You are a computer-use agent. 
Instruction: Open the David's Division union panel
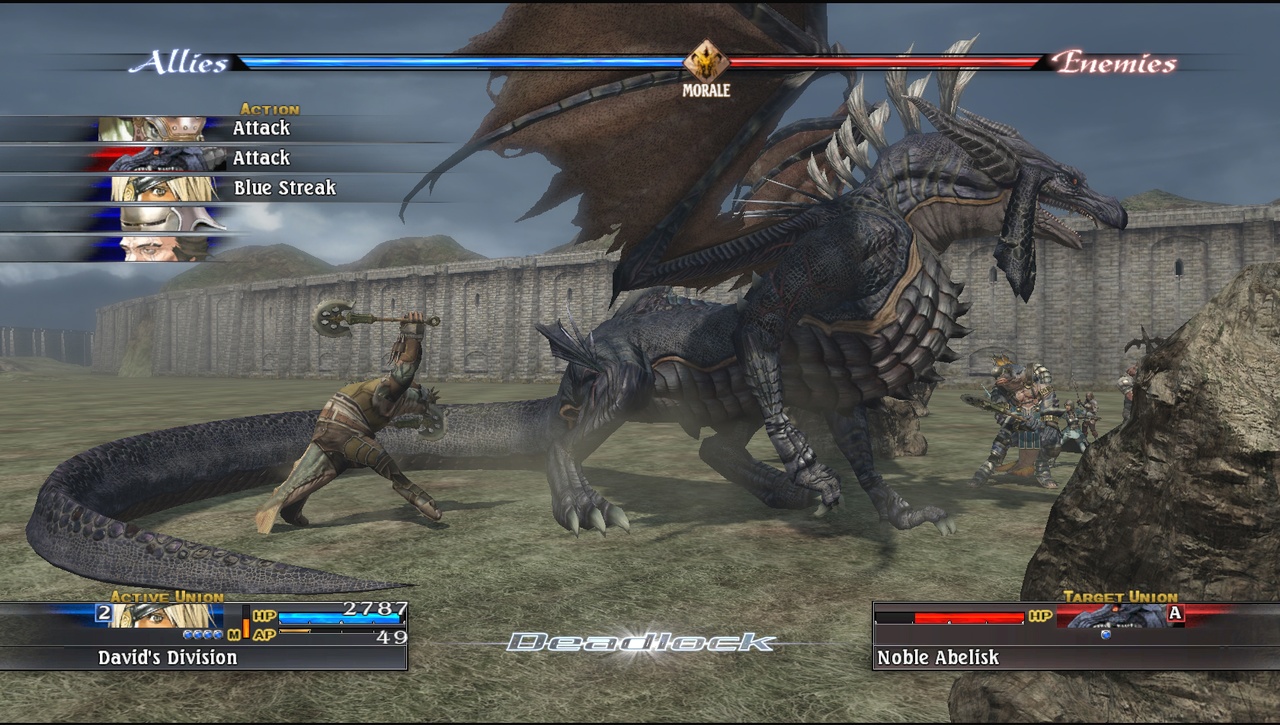(204, 637)
